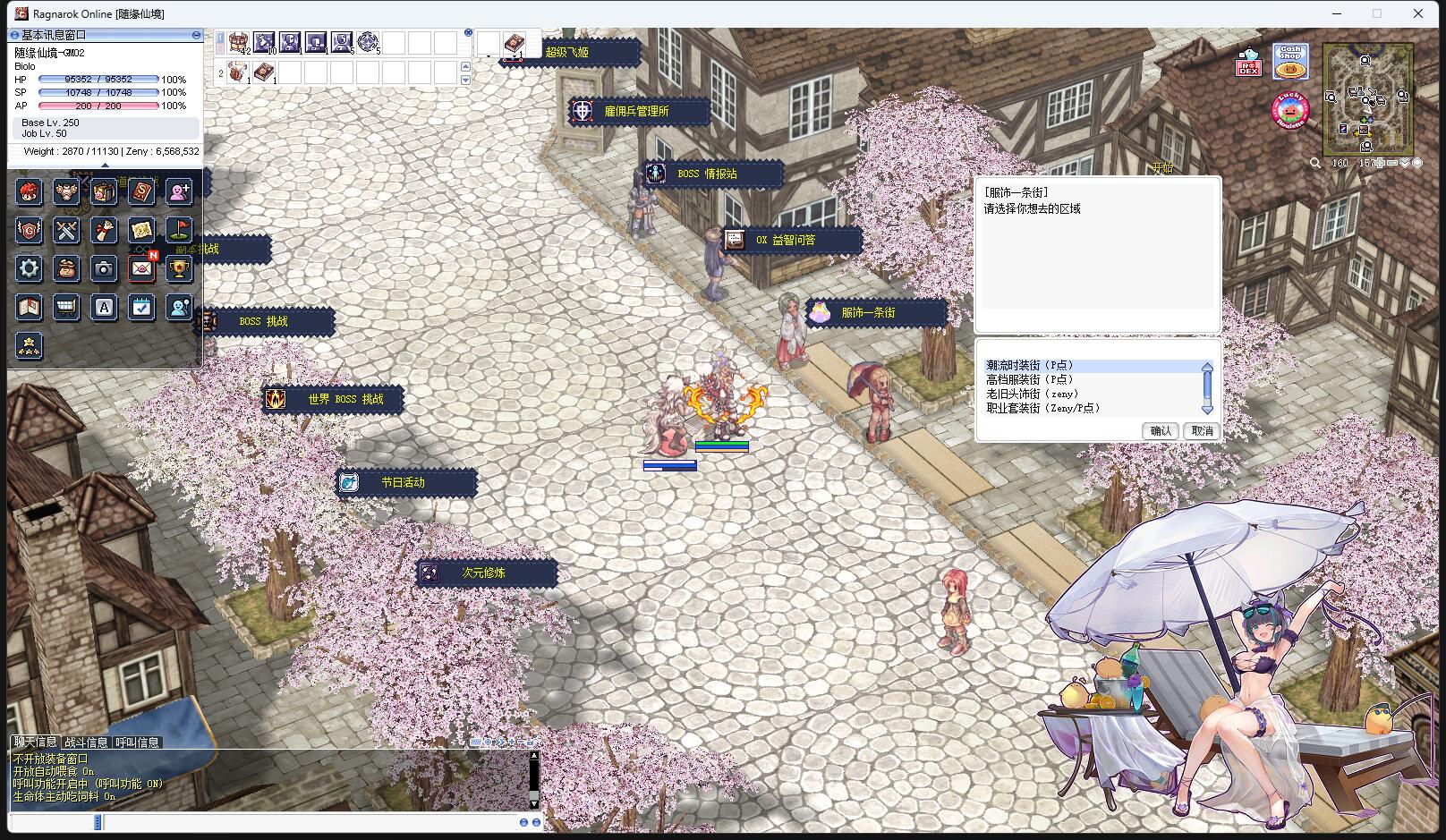Open the mail envelope icon marked N
1446x840 pixels.
pyautogui.click(x=141, y=268)
